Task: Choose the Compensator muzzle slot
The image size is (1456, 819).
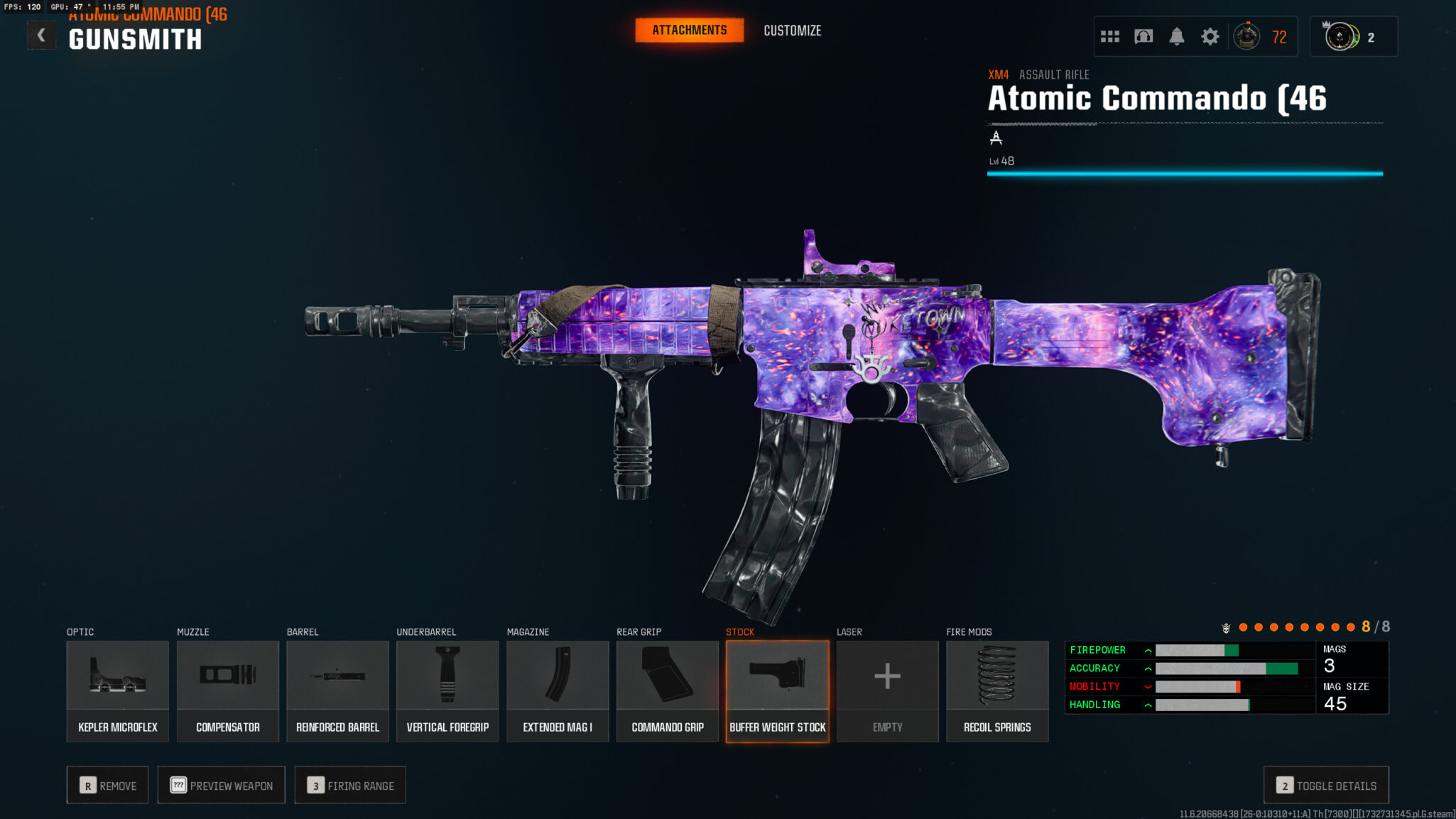Action: 228,691
